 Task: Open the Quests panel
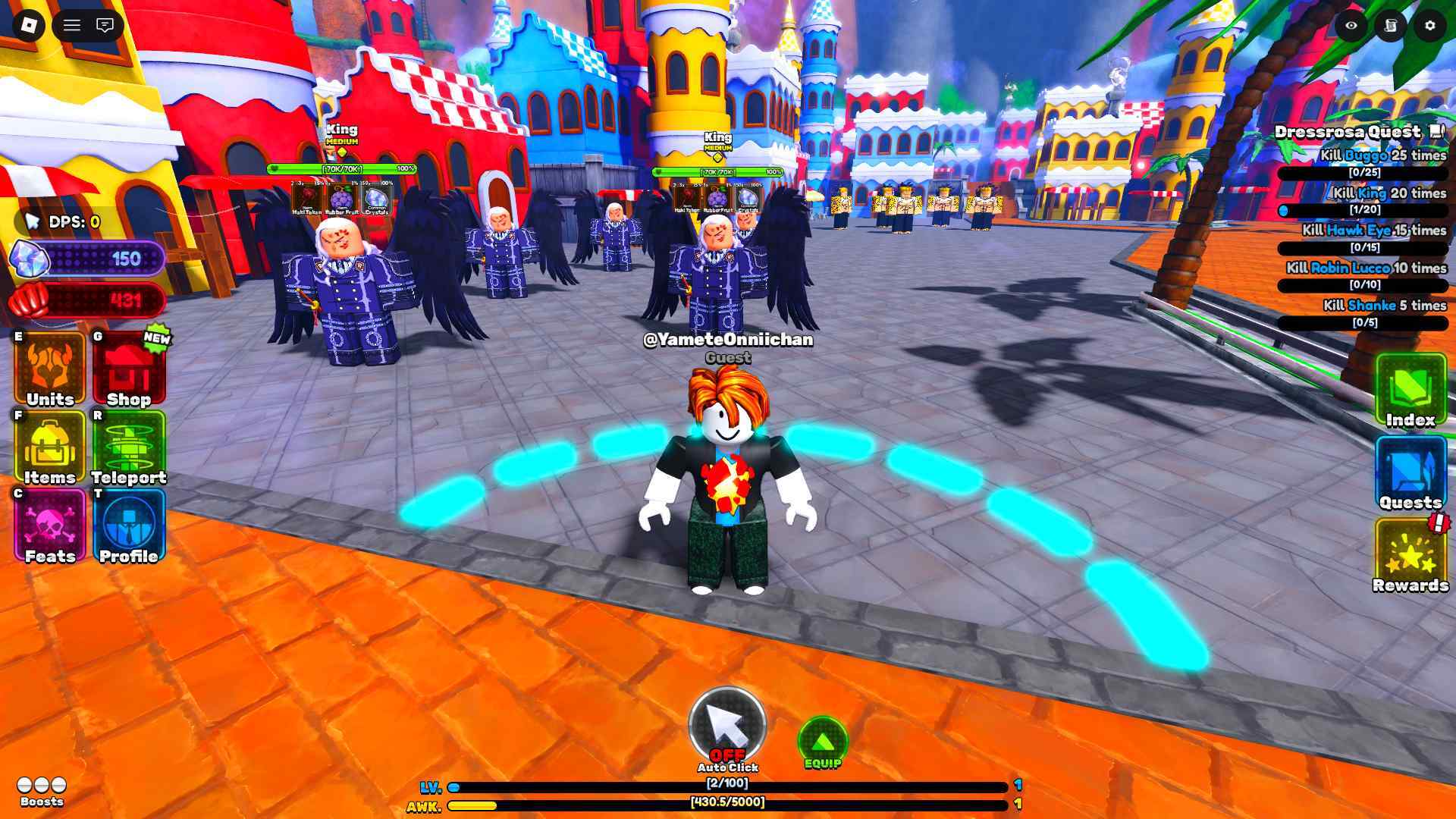click(x=1410, y=474)
